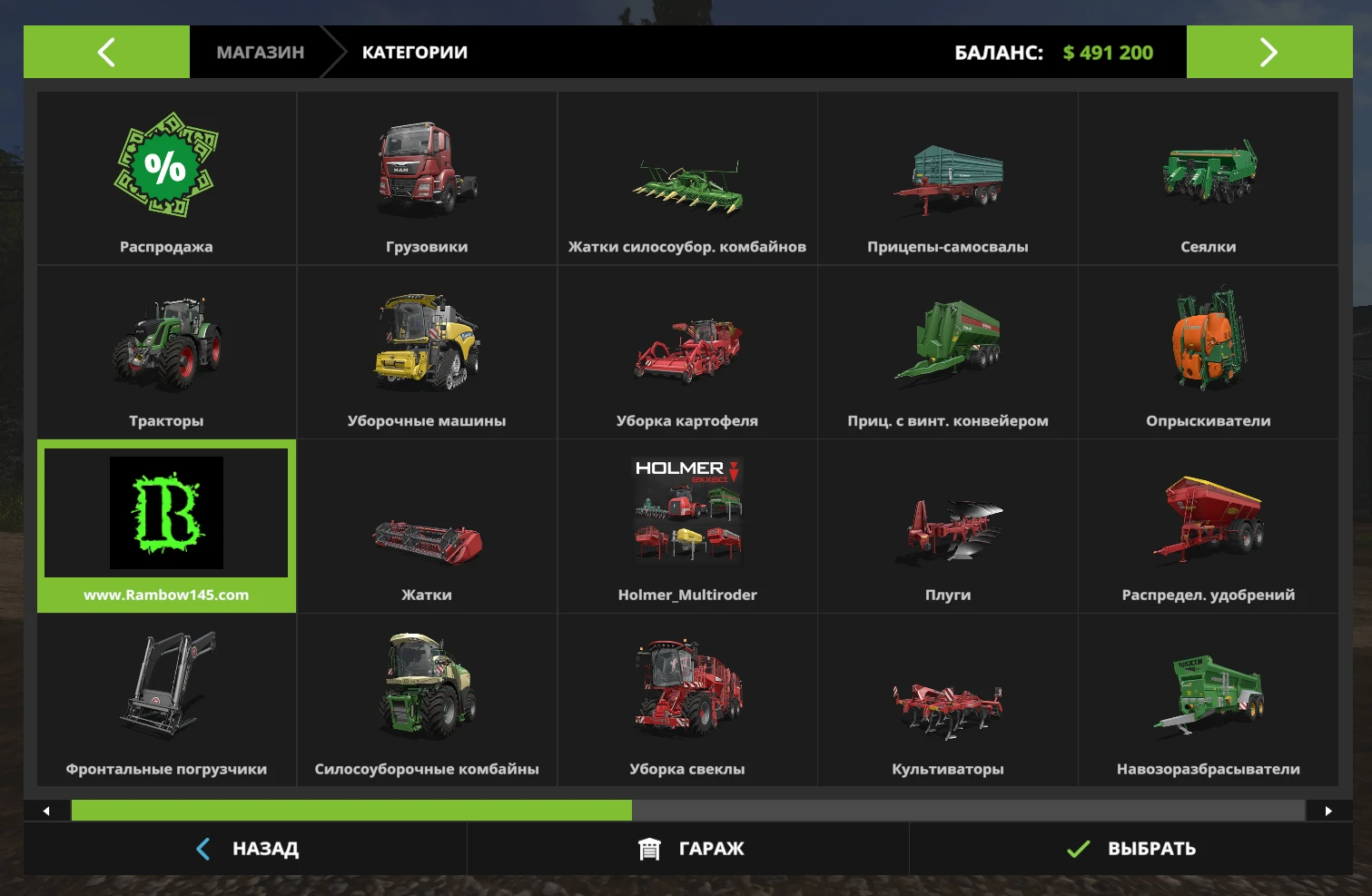The image size is (1372, 896).
Task: Click the small left scroll arrow
Action: tap(46, 810)
